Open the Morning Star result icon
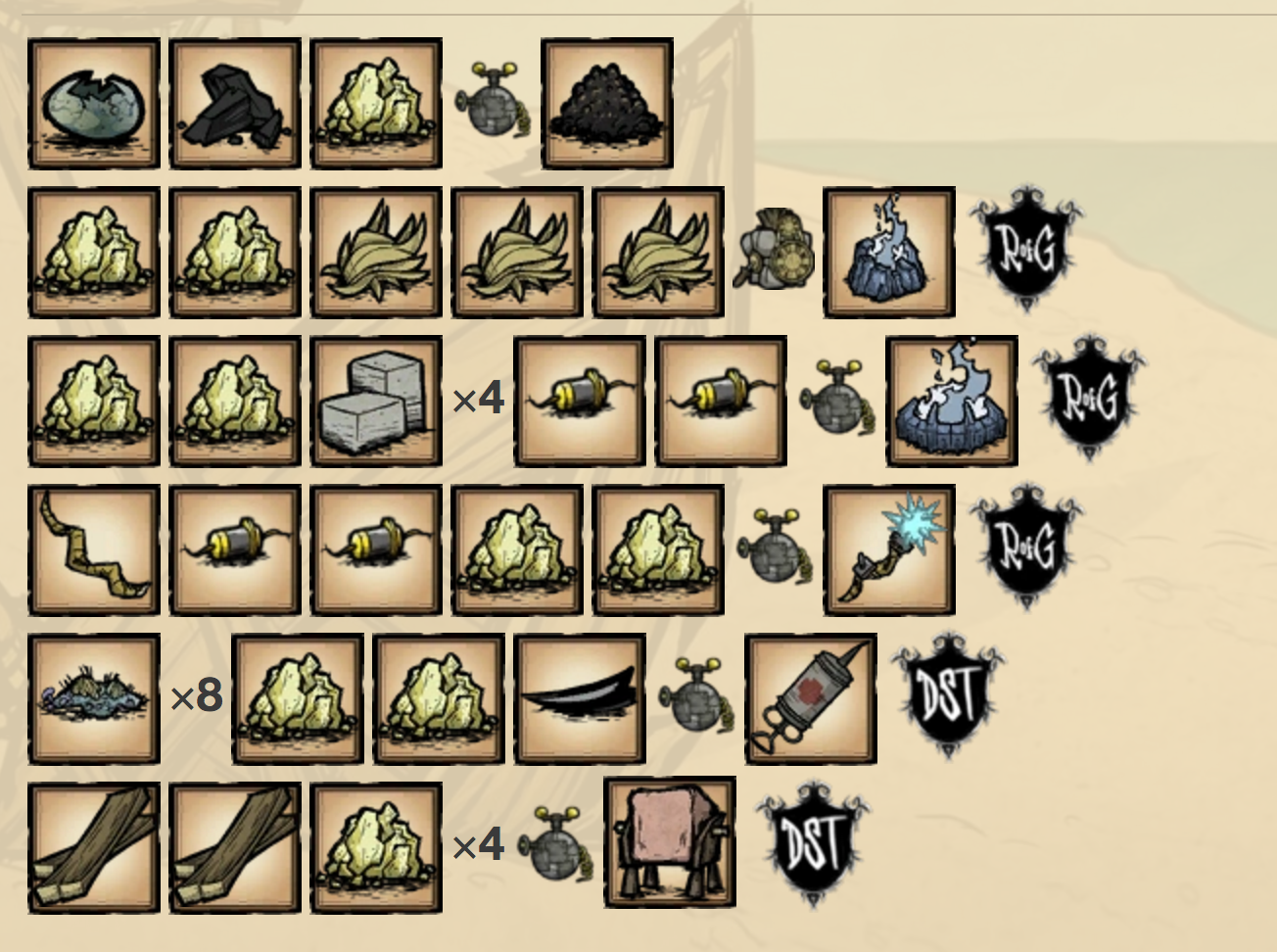 coord(889,549)
